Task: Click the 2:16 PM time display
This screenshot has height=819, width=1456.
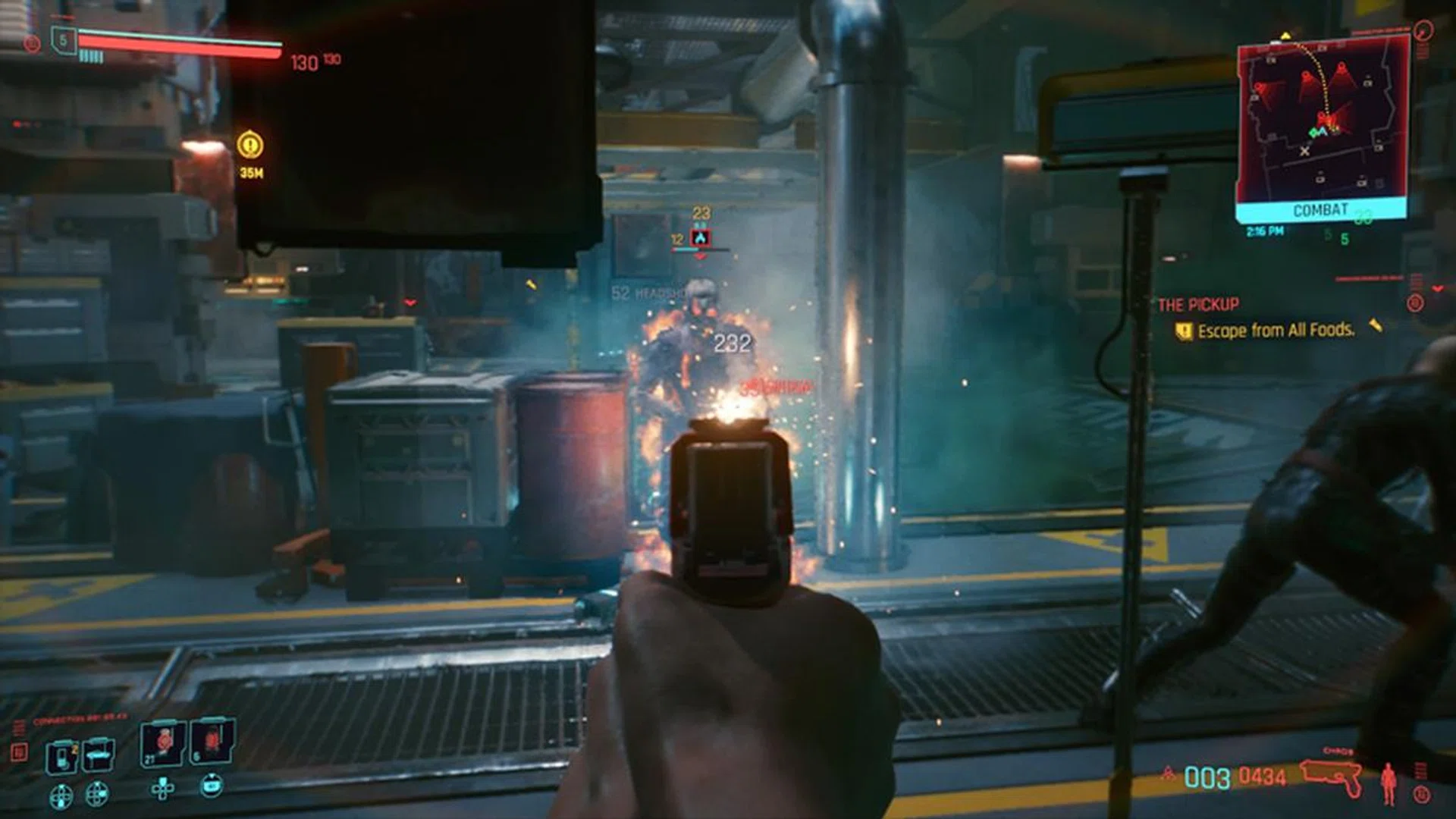Action: pos(1265,231)
